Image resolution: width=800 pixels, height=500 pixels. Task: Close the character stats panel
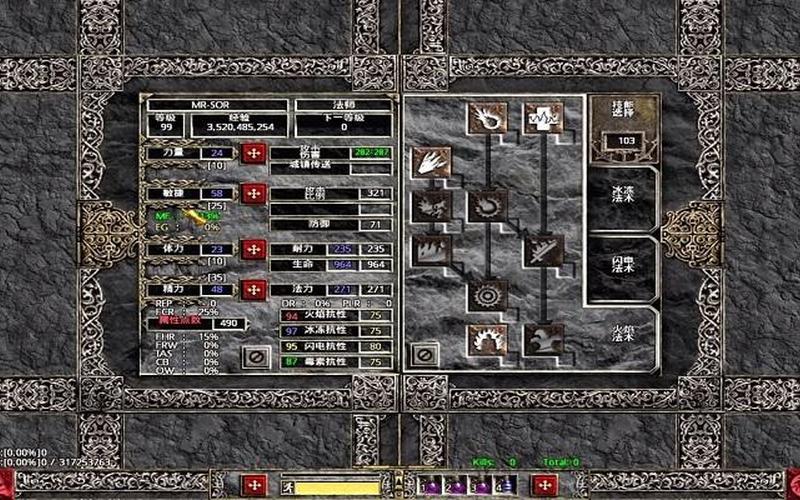(x=256, y=356)
